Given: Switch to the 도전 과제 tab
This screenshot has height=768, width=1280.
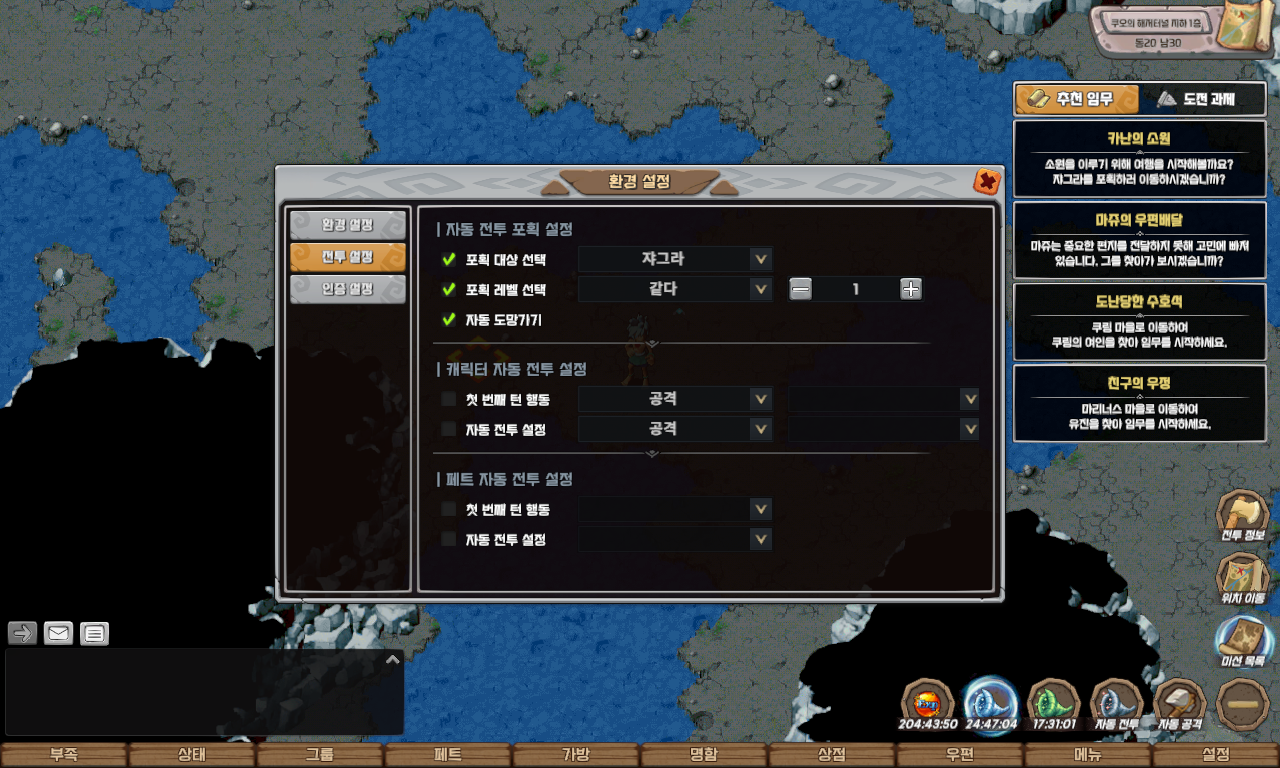Looking at the screenshot, I should click(x=1196, y=99).
